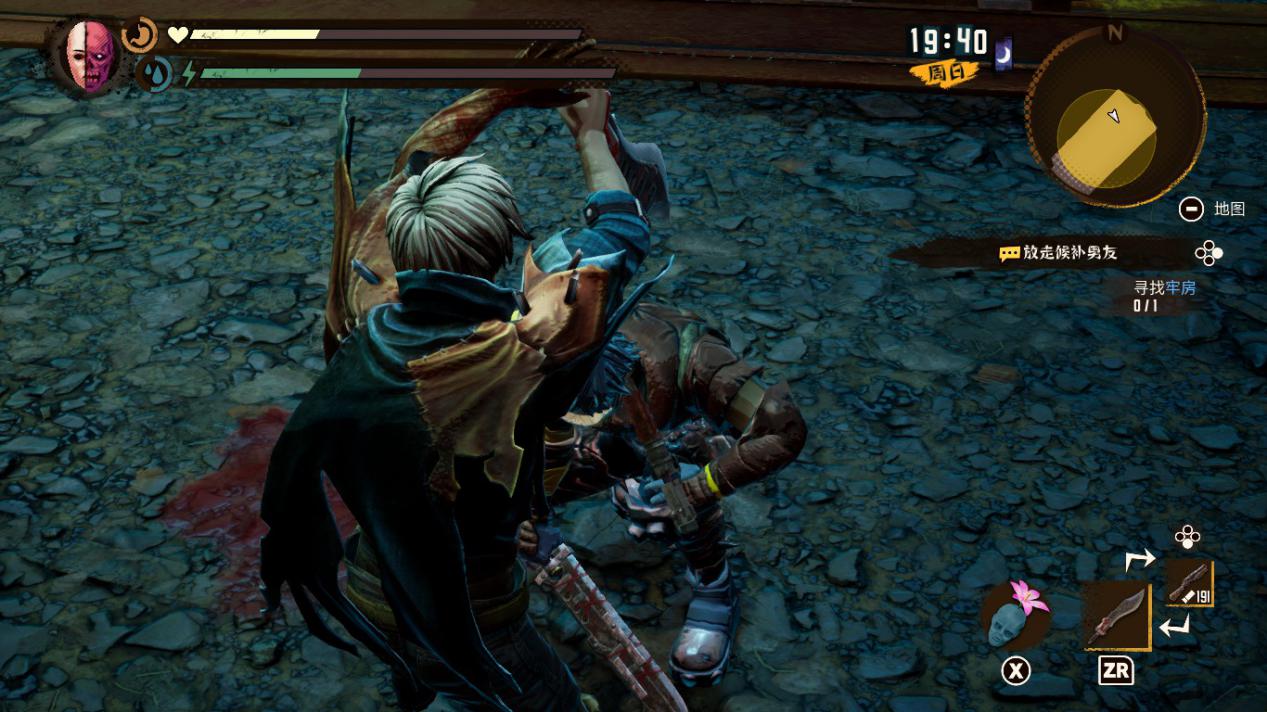Select the equipped machete weapon slot

pos(1116,617)
